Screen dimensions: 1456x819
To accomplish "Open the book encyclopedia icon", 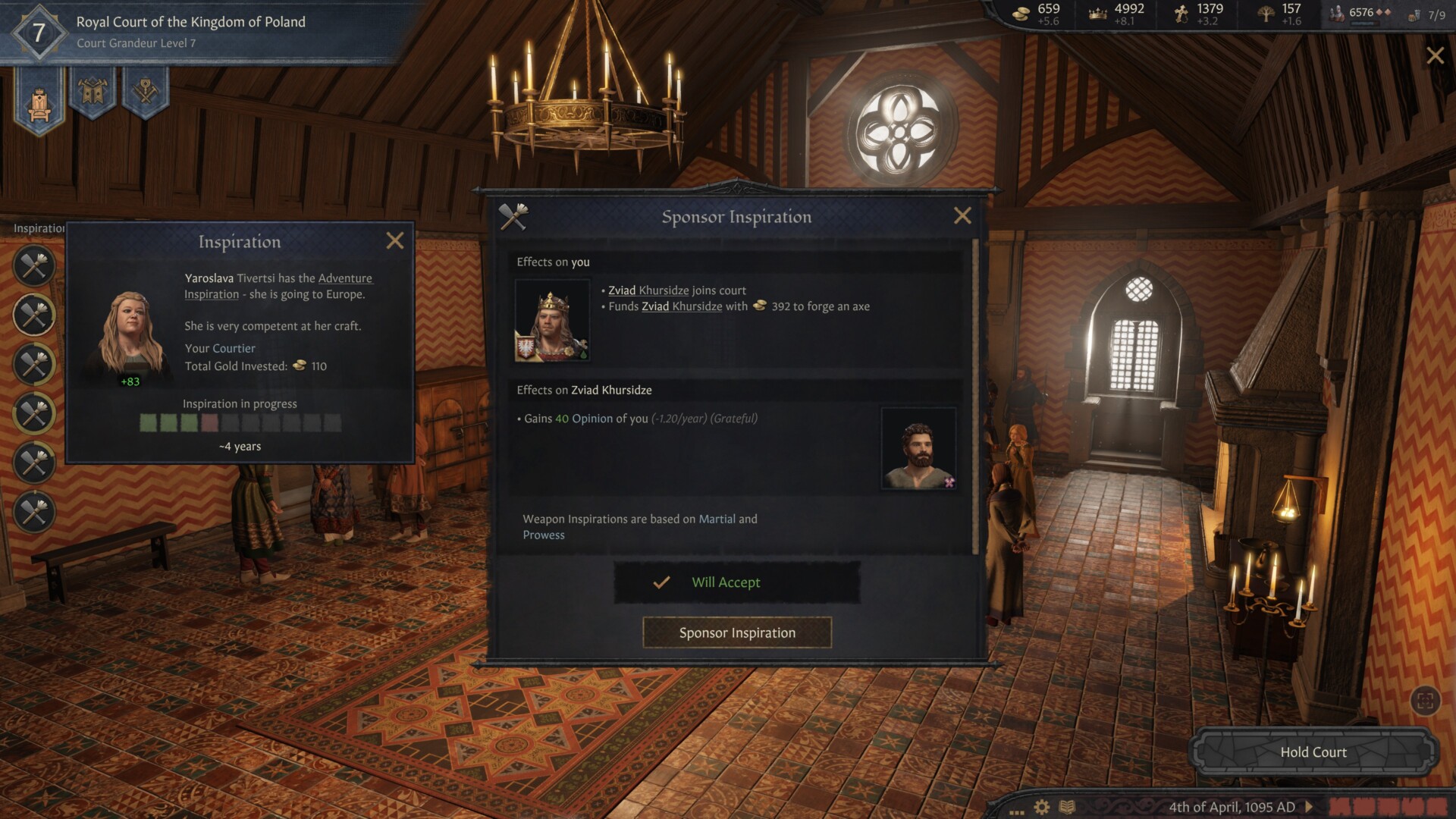I will (1067, 807).
